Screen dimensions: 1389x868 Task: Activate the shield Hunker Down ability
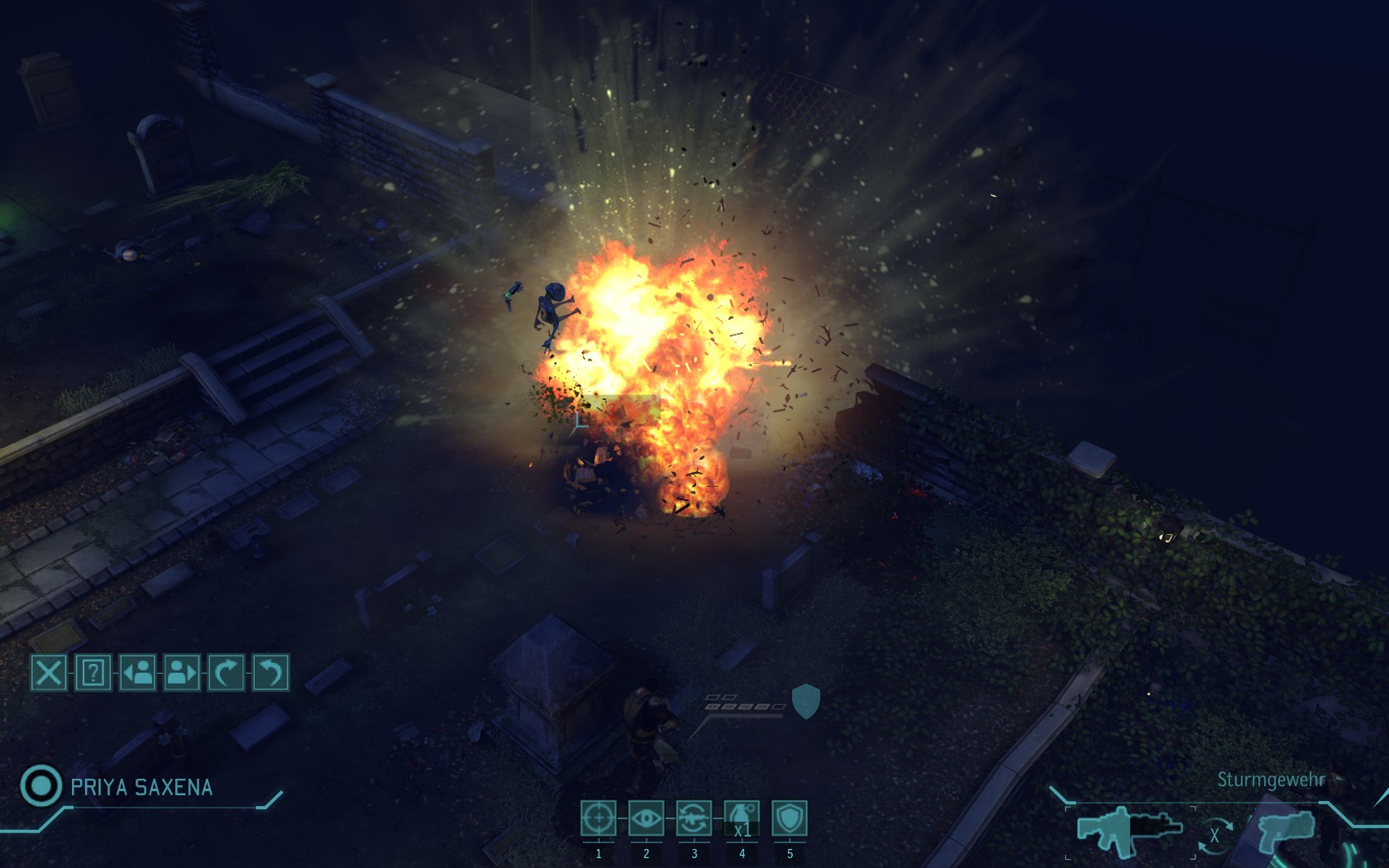point(790,818)
